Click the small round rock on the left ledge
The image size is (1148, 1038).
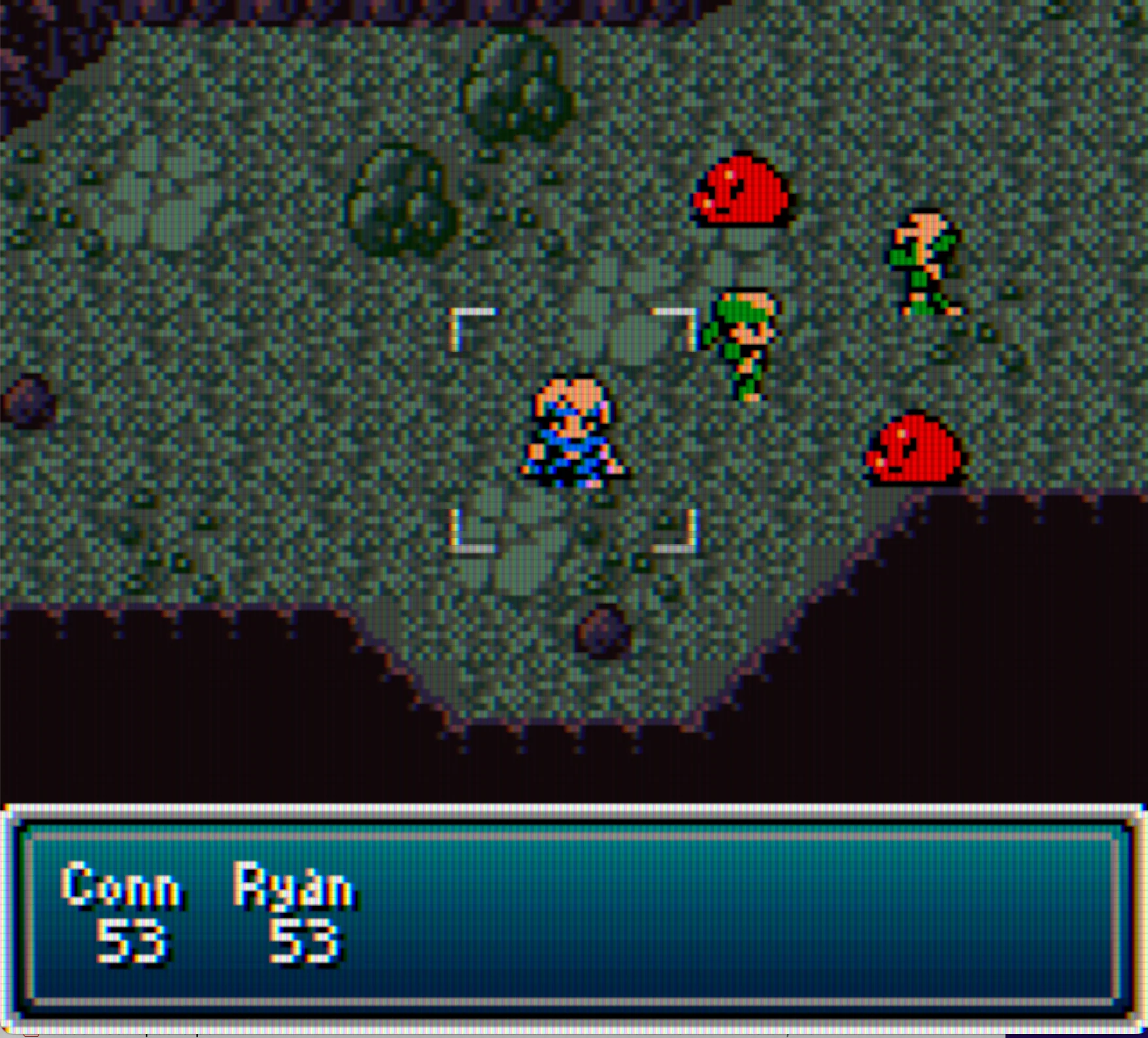26,402
